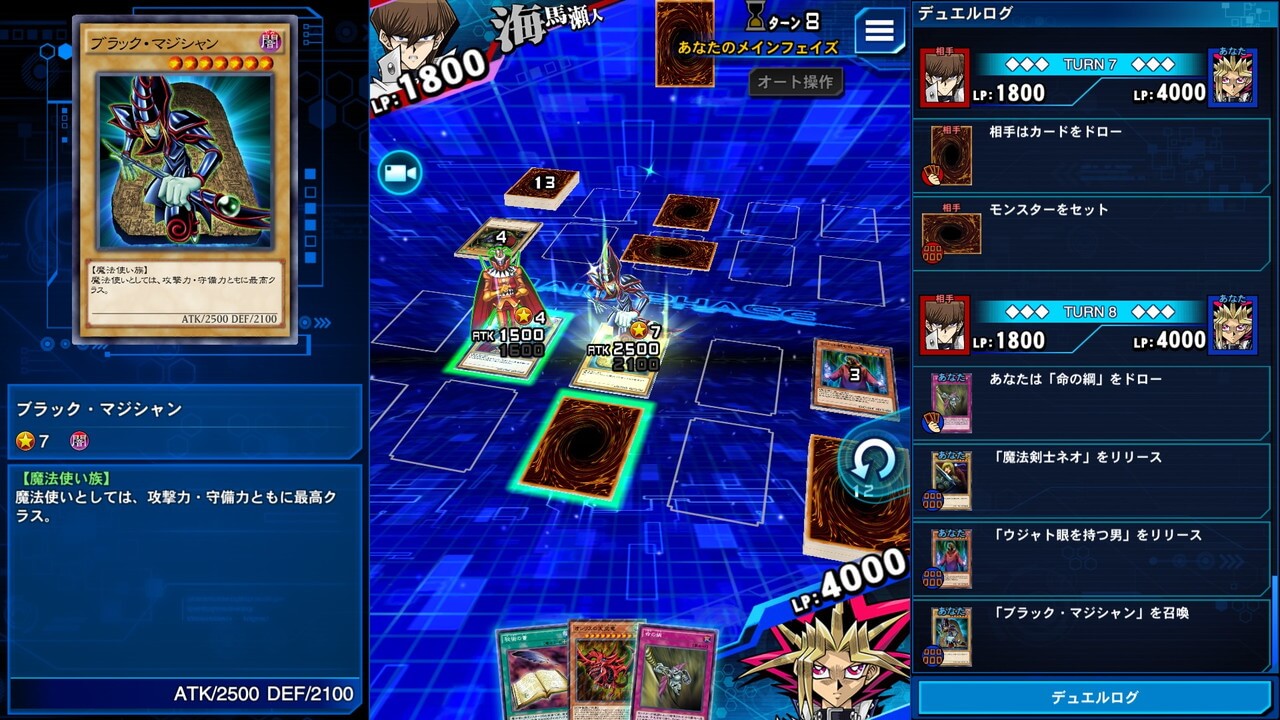Toggle the オート操作 auto-play button
The image size is (1280, 720).
[x=795, y=82]
